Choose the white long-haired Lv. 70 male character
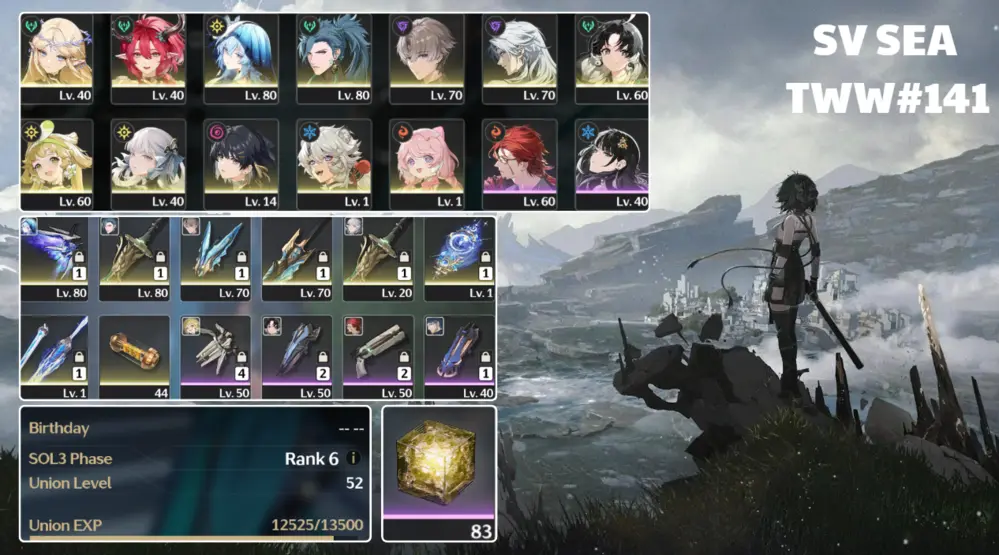 point(519,56)
